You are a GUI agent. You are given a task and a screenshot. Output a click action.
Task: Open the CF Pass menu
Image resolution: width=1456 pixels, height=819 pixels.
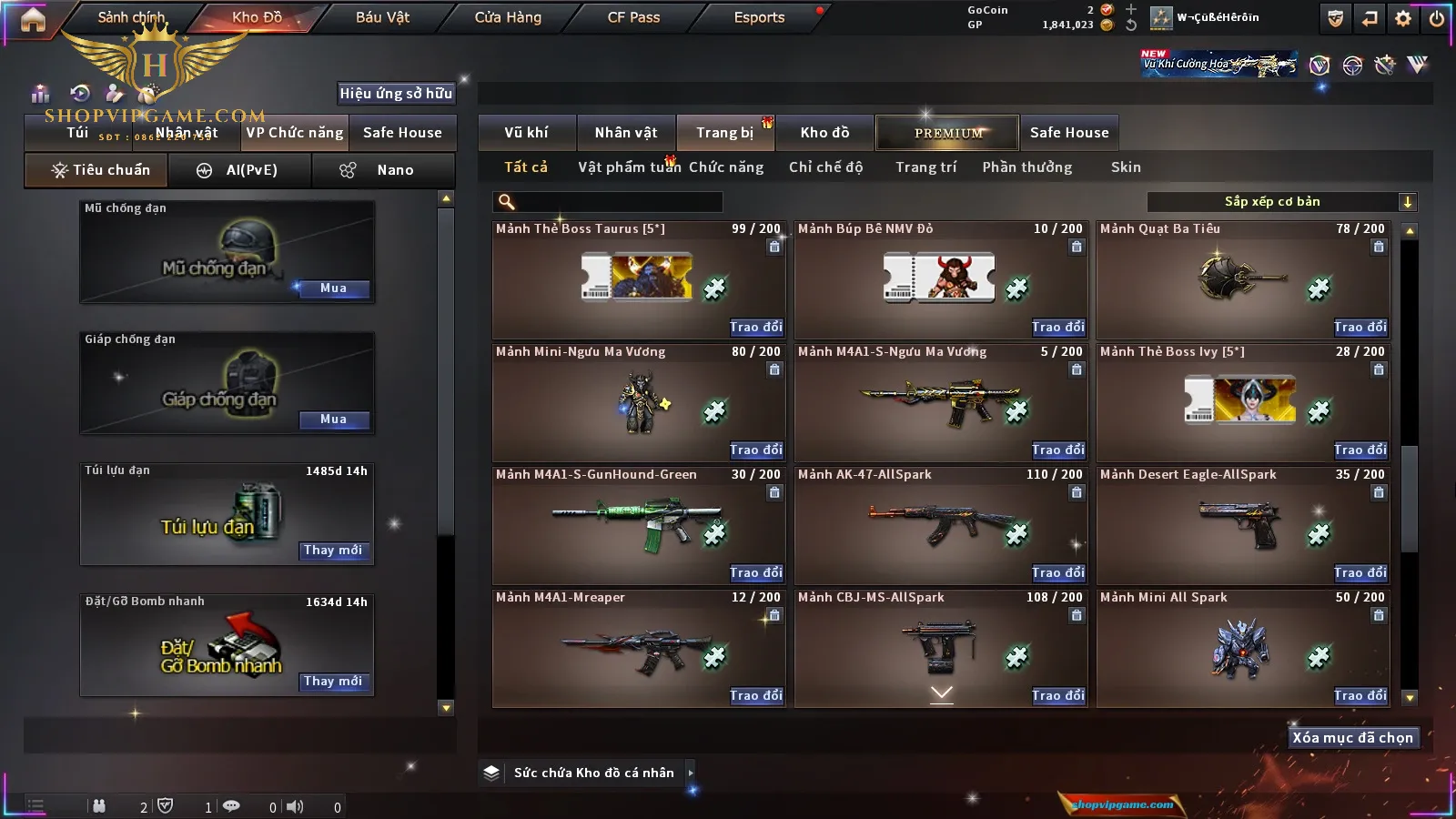click(x=633, y=17)
